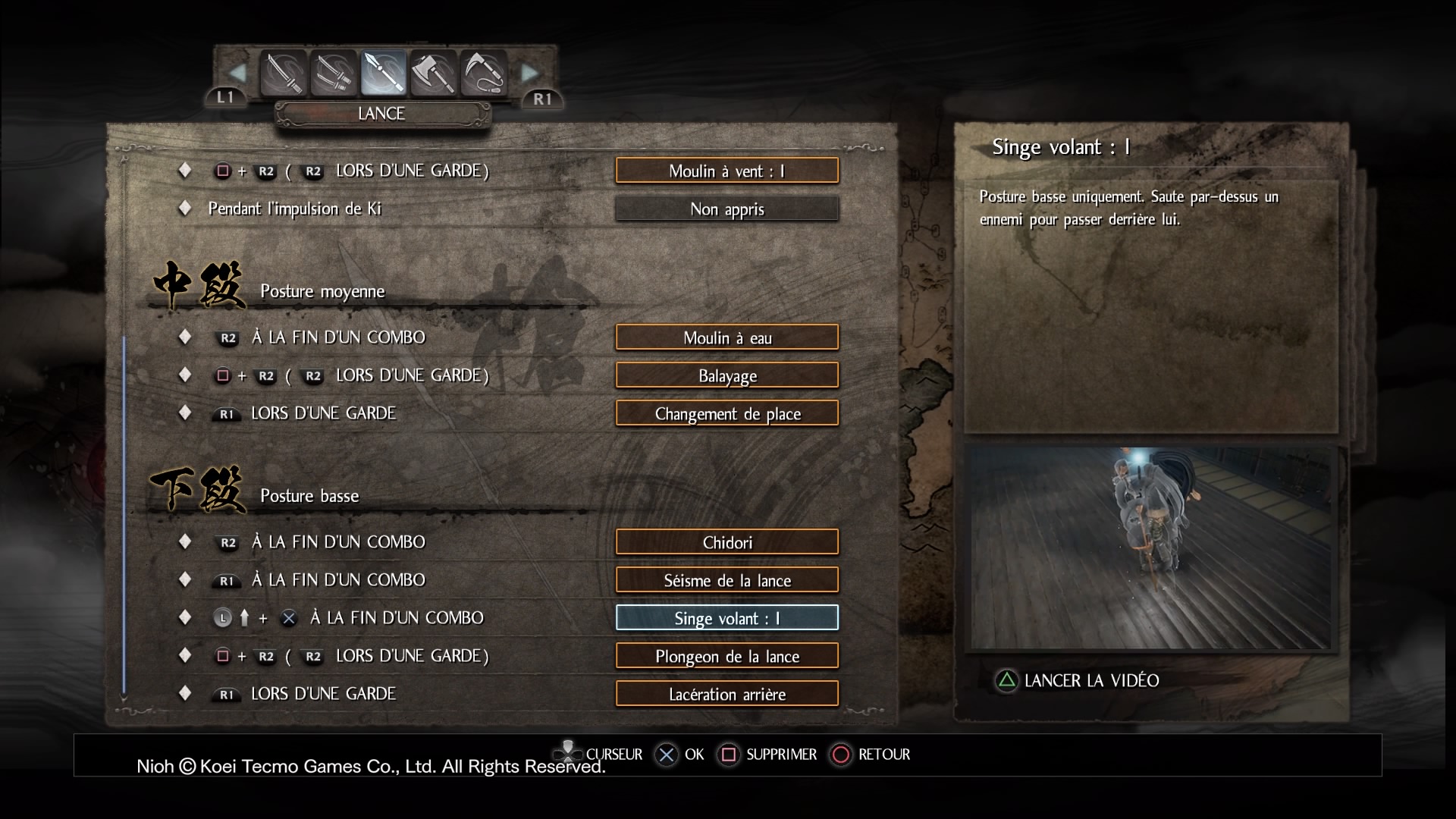Switch to the single katana weapon tab
Image resolution: width=1456 pixels, height=819 pixels.
click(284, 74)
